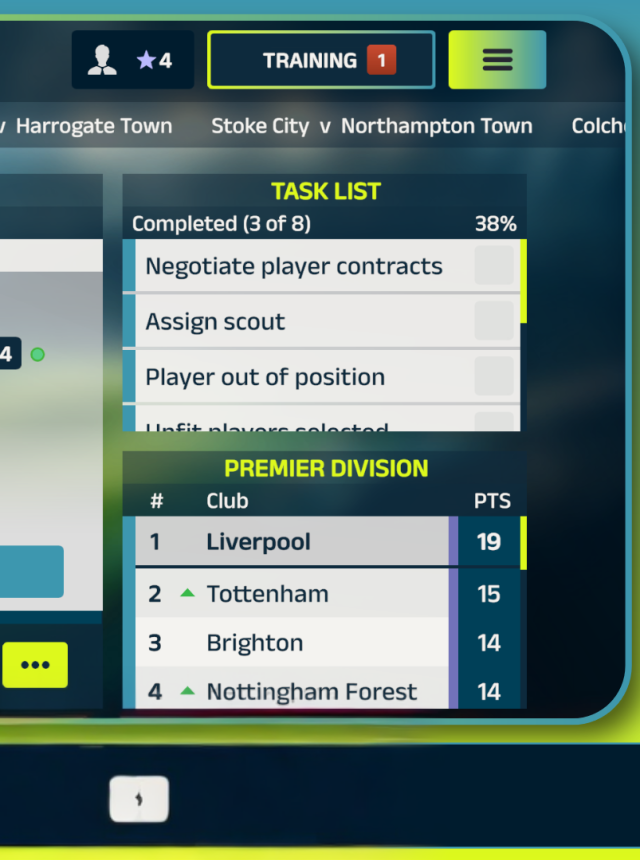Viewport: 640px width, 860px height.
Task: Tick the Assign scout checkbox
Action: (x=494, y=322)
